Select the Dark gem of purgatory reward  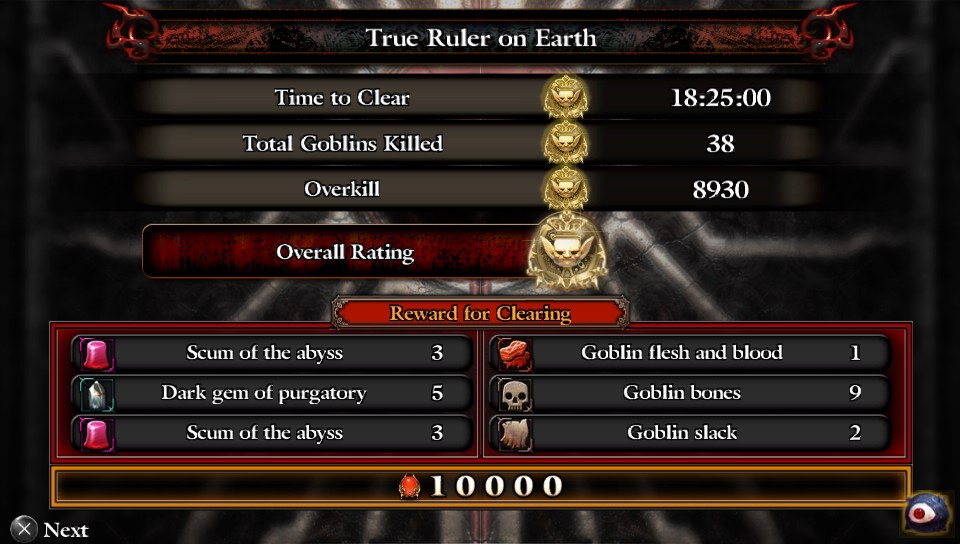point(271,393)
